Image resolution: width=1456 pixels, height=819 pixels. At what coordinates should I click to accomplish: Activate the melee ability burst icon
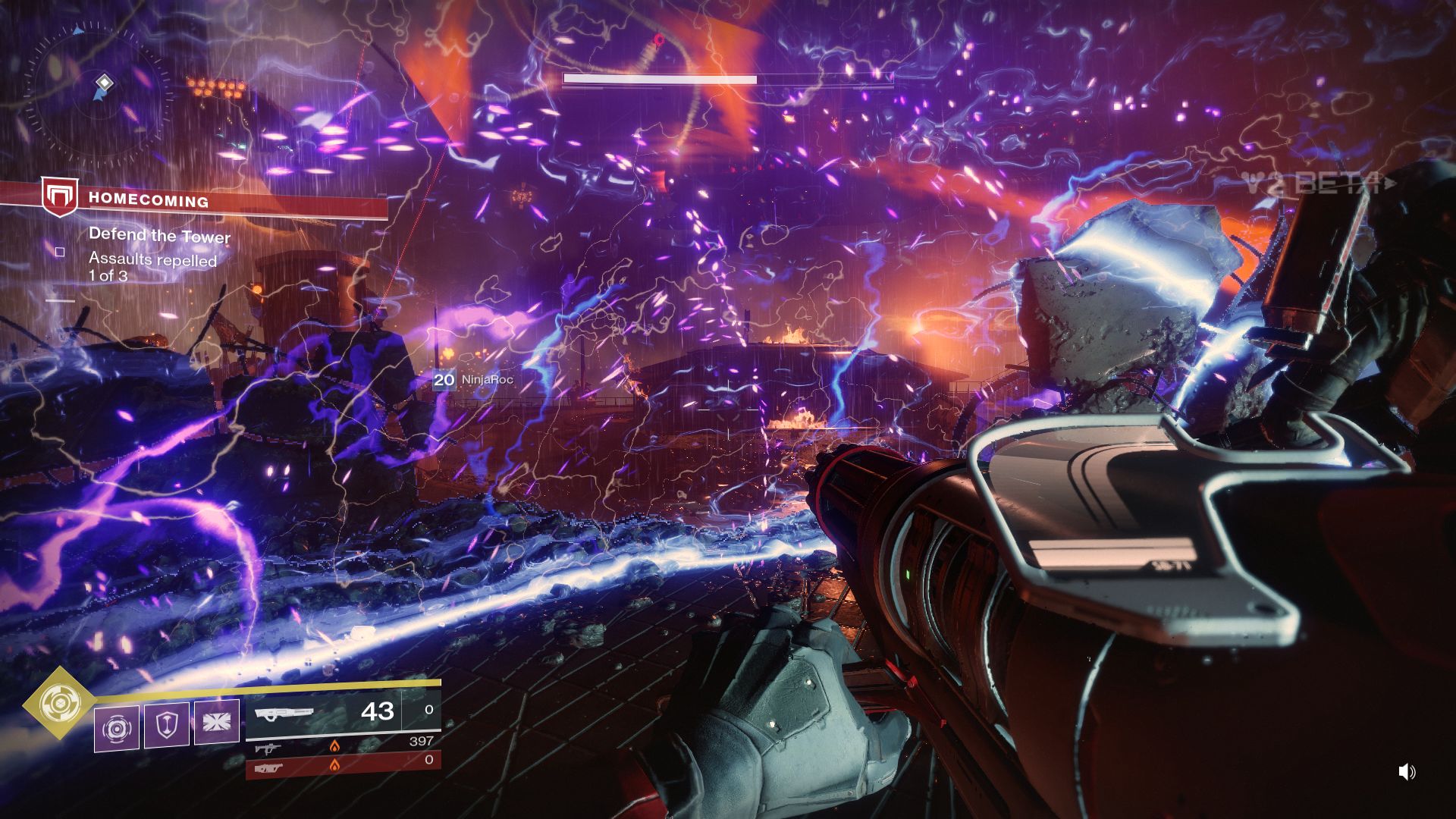tap(216, 722)
